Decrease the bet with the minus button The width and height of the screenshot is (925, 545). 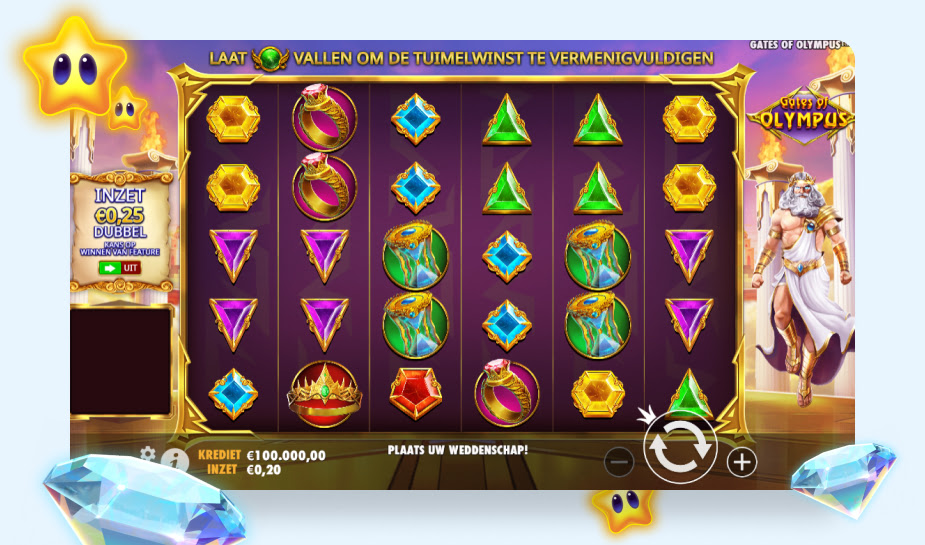point(619,462)
